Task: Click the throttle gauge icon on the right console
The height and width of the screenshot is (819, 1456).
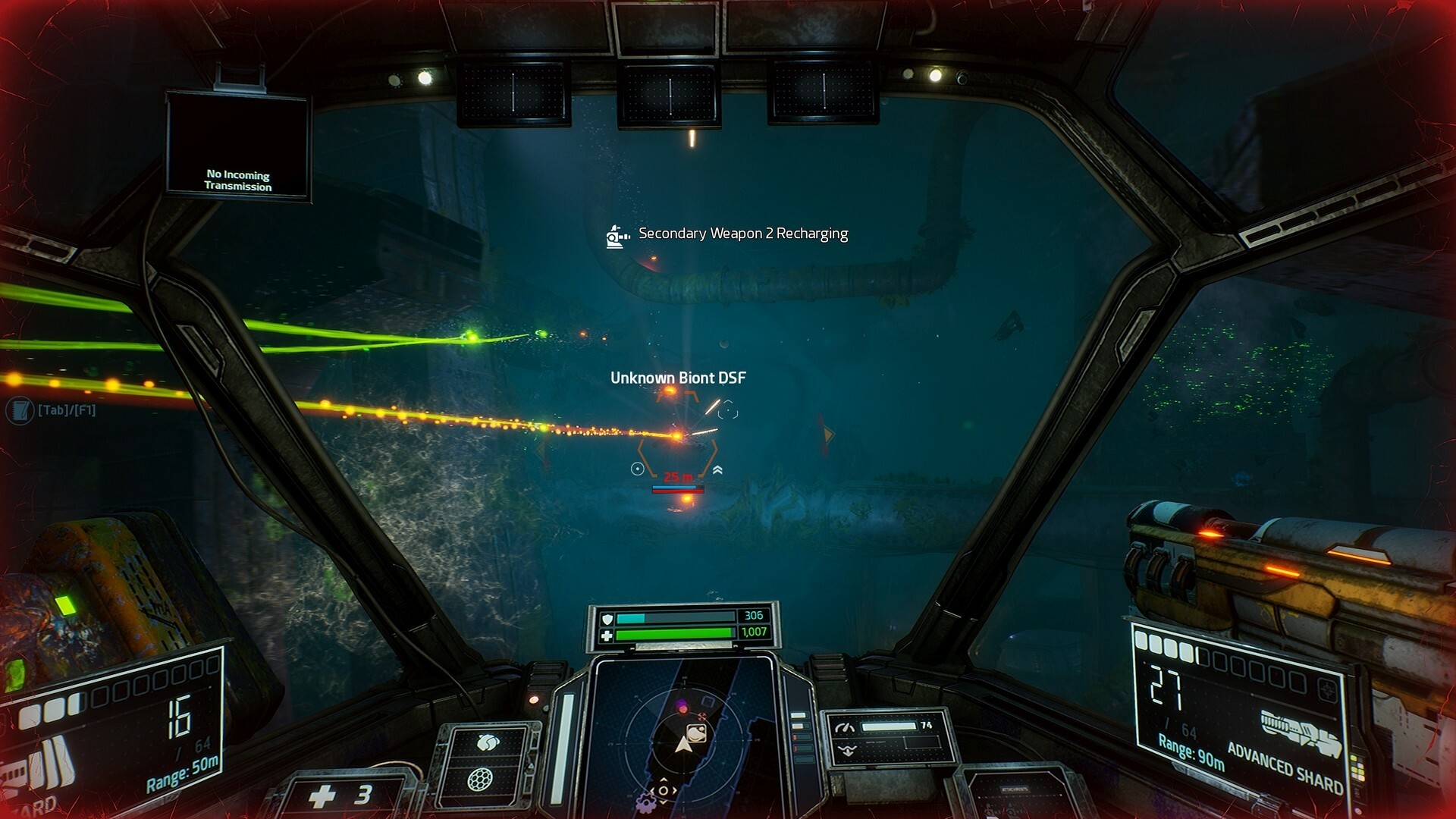Action: pyautogui.click(x=845, y=726)
